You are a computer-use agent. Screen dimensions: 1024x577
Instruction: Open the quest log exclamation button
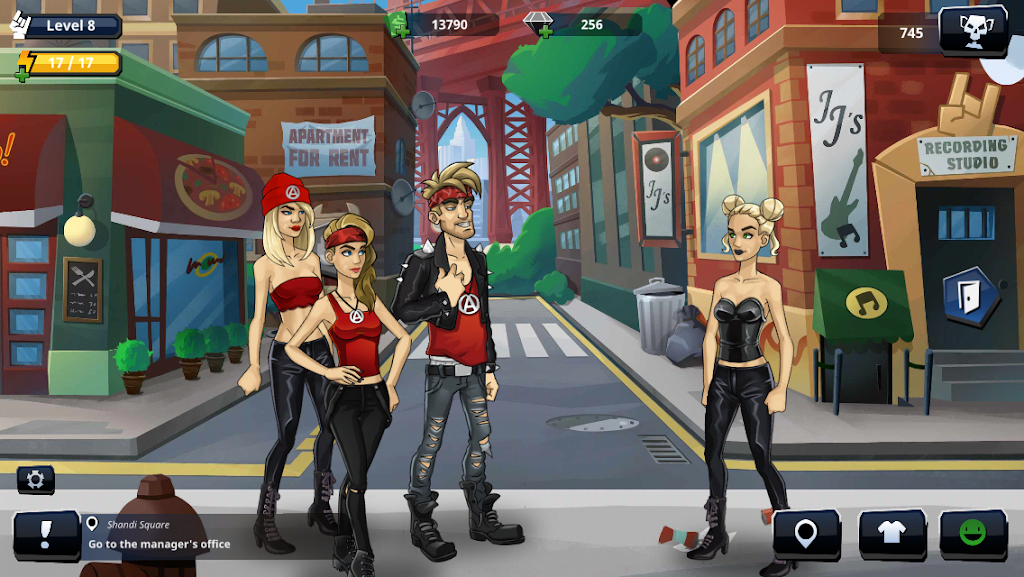46,535
